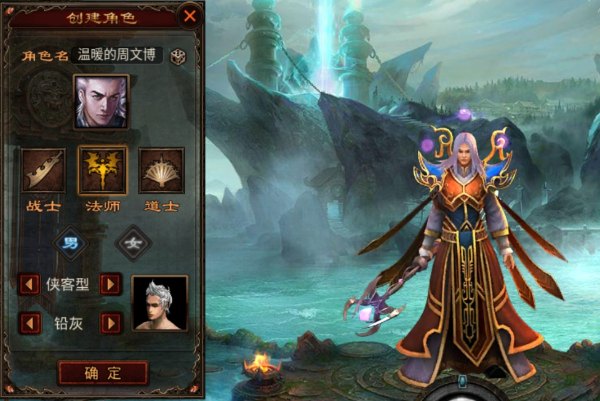Viewport: 600px width, 401px height.
Task: Click the hairstyle preview head thumbnail
Action: (x=160, y=303)
